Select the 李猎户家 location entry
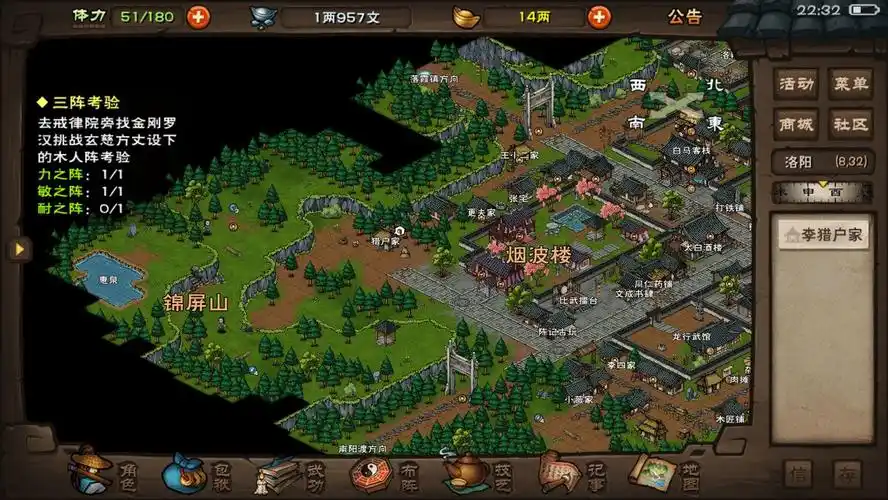The image size is (888, 500). 823,235
